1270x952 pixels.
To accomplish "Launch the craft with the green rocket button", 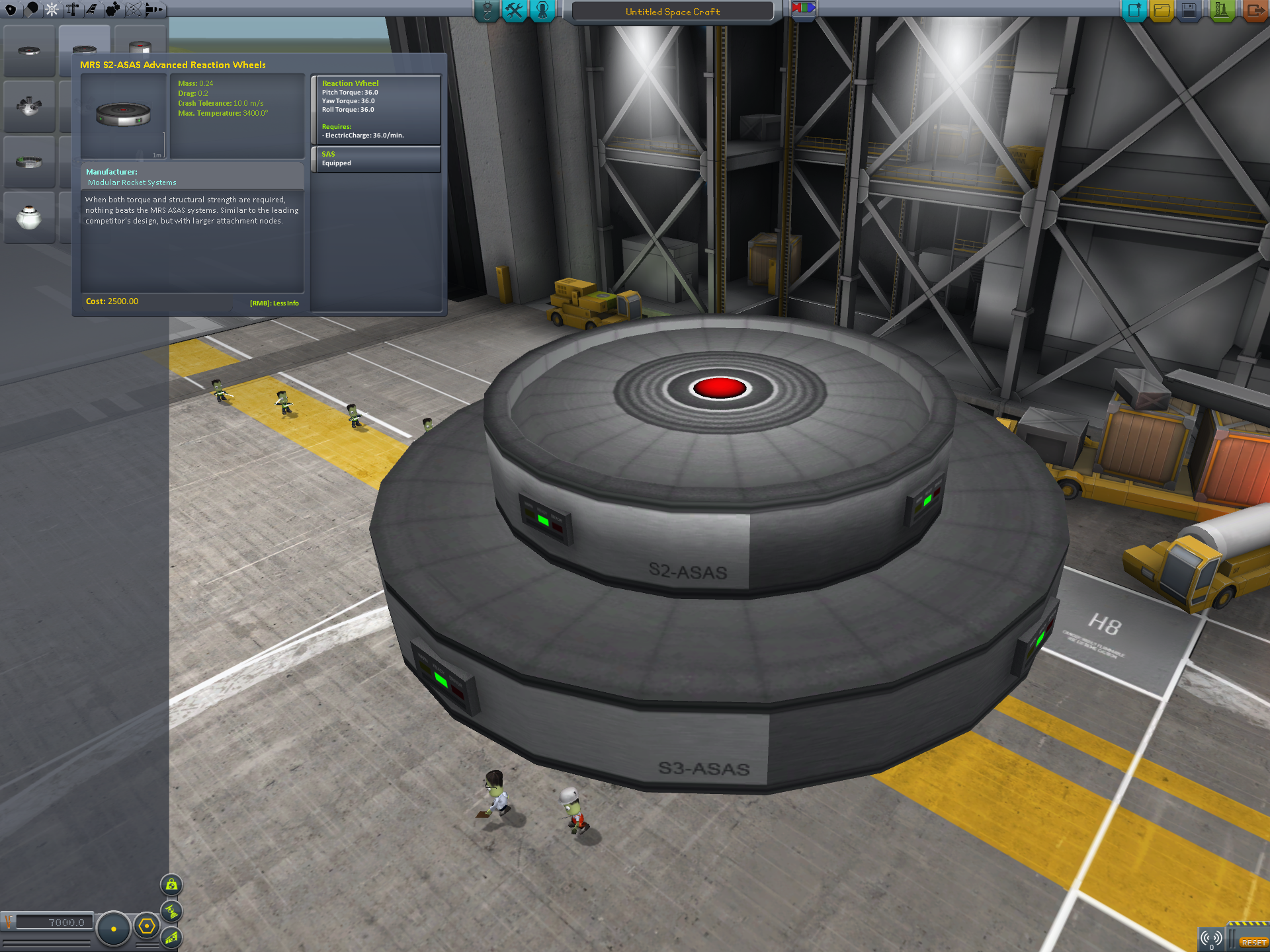I will [1221, 11].
